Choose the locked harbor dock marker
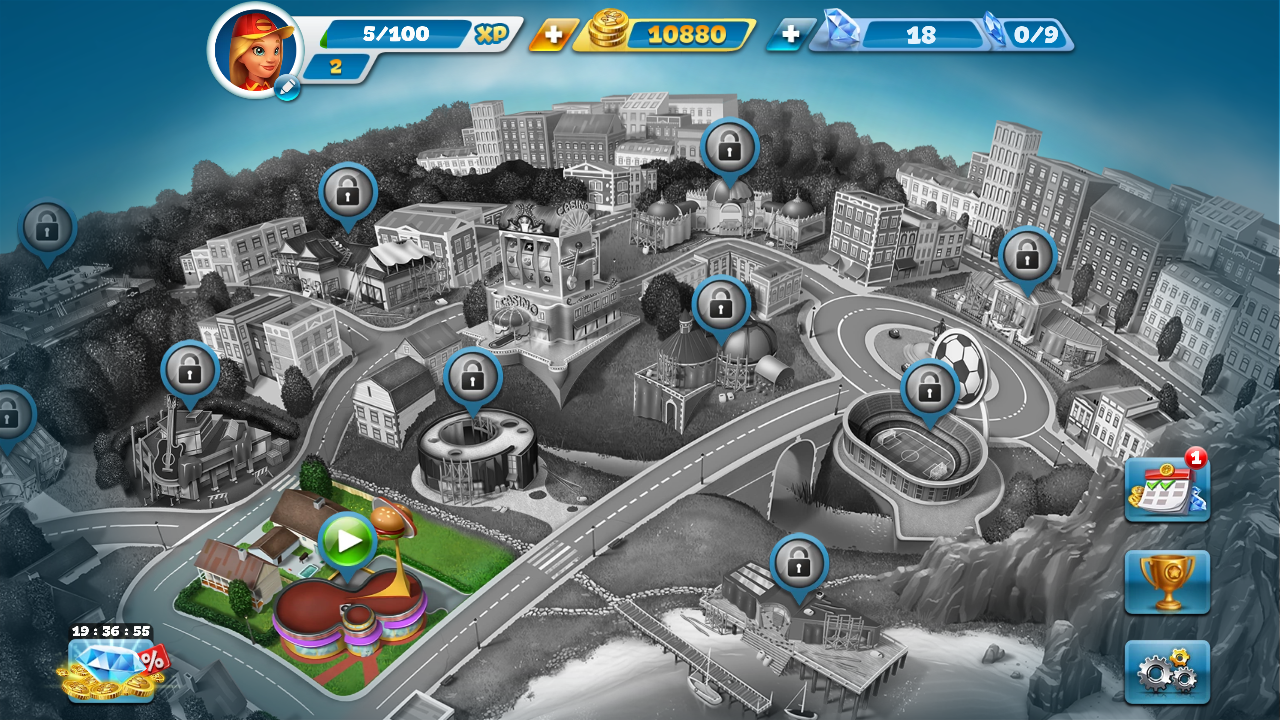 pyautogui.click(x=798, y=563)
